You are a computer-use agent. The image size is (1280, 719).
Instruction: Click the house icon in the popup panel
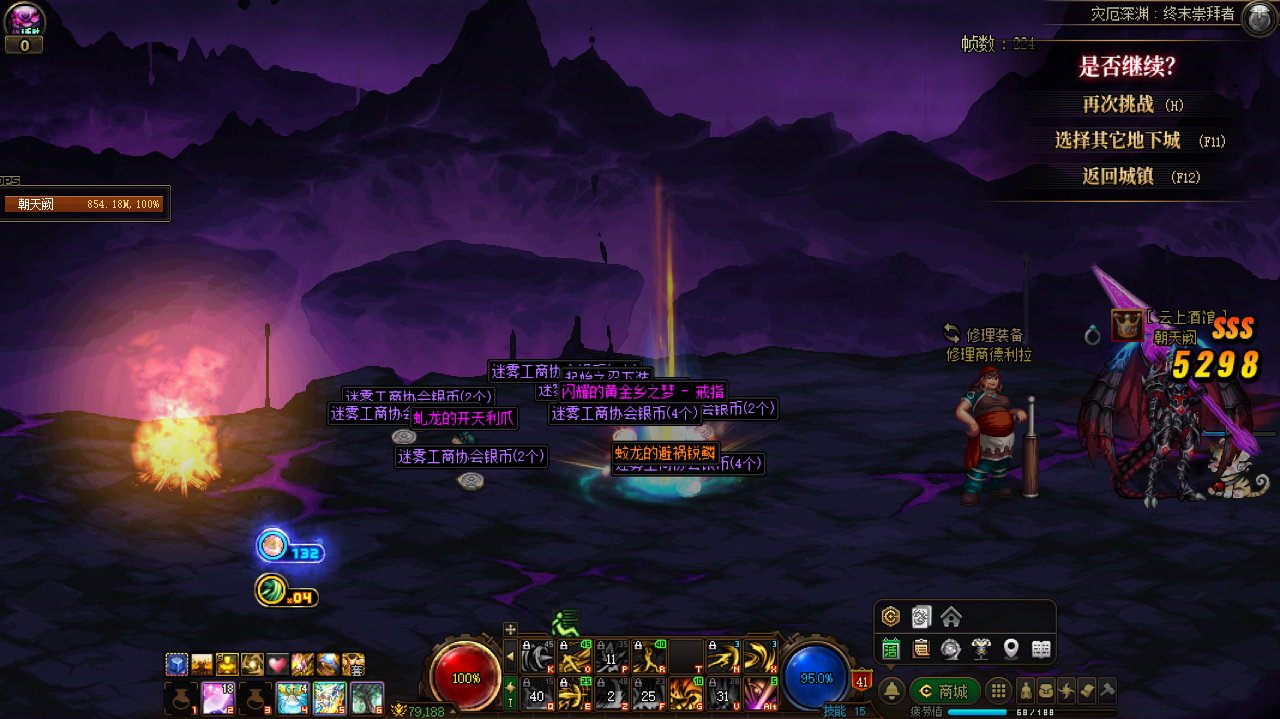click(x=951, y=616)
